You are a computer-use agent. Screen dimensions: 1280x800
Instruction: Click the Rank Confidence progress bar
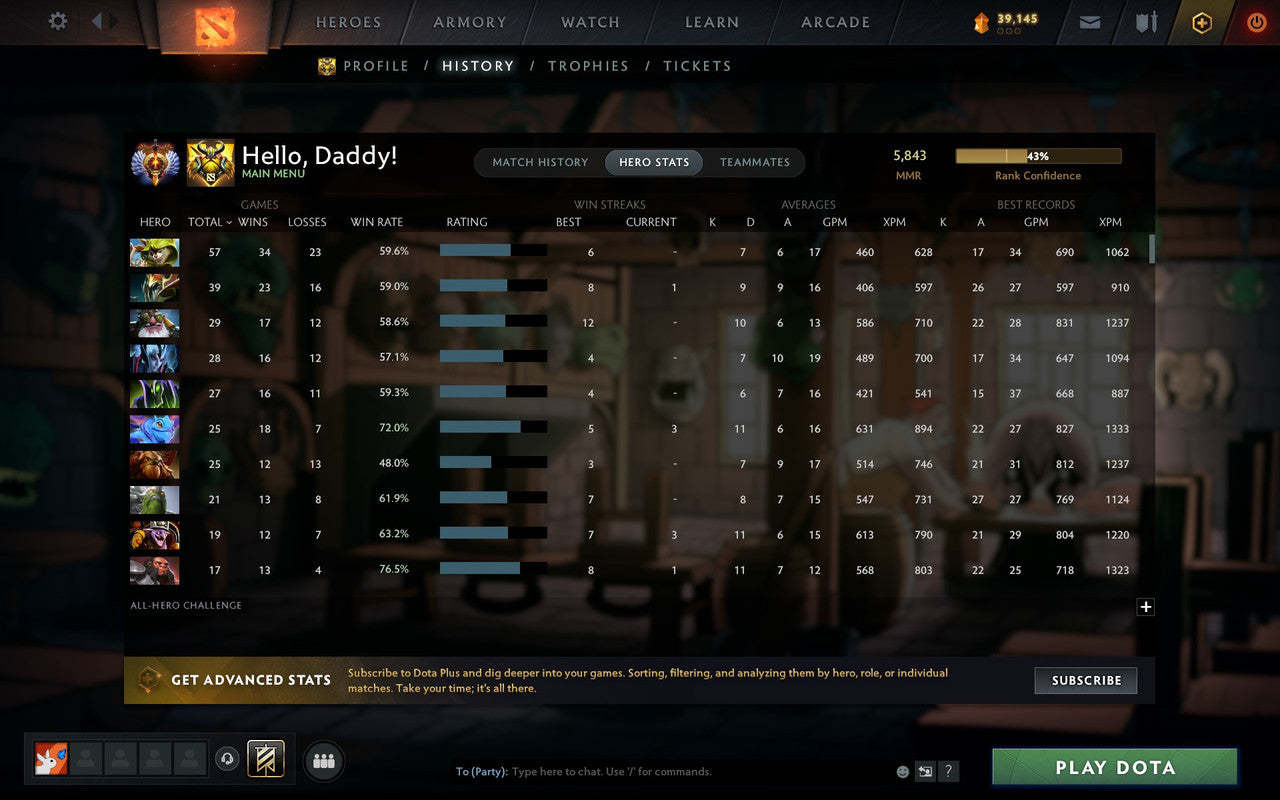pos(1039,155)
